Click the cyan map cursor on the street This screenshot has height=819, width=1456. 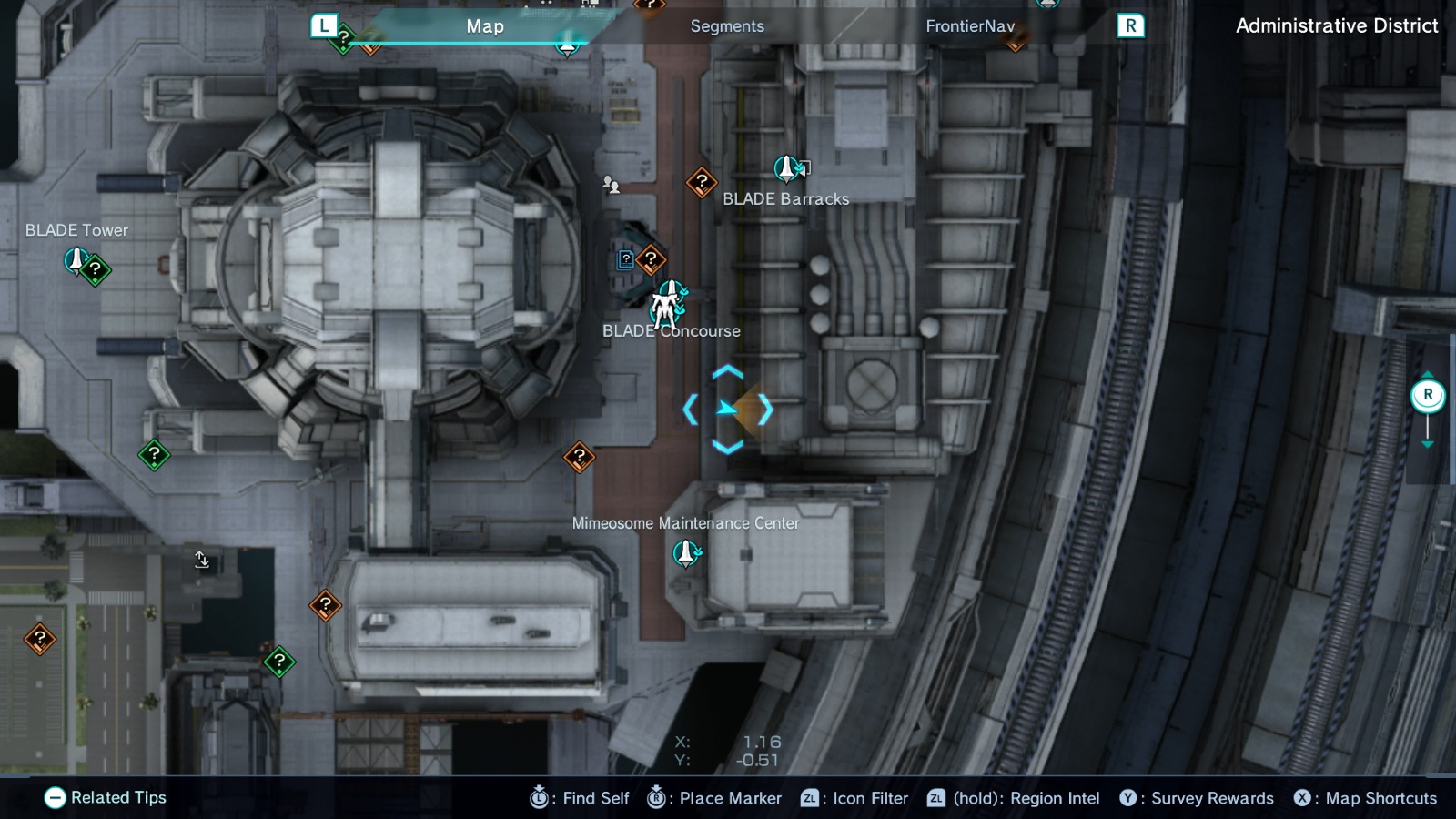(727, 409)
